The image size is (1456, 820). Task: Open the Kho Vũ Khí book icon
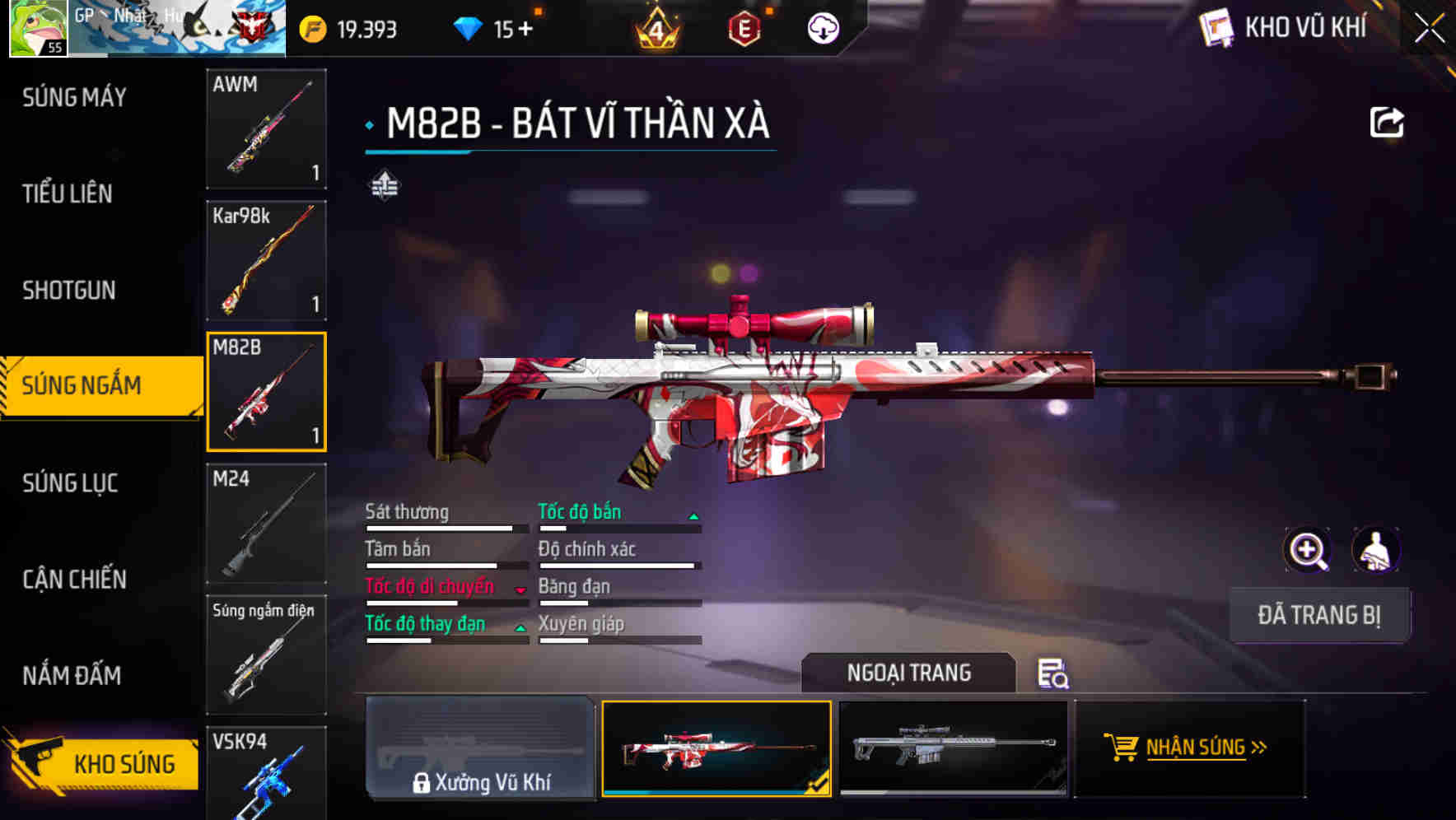click(1217, 27)
